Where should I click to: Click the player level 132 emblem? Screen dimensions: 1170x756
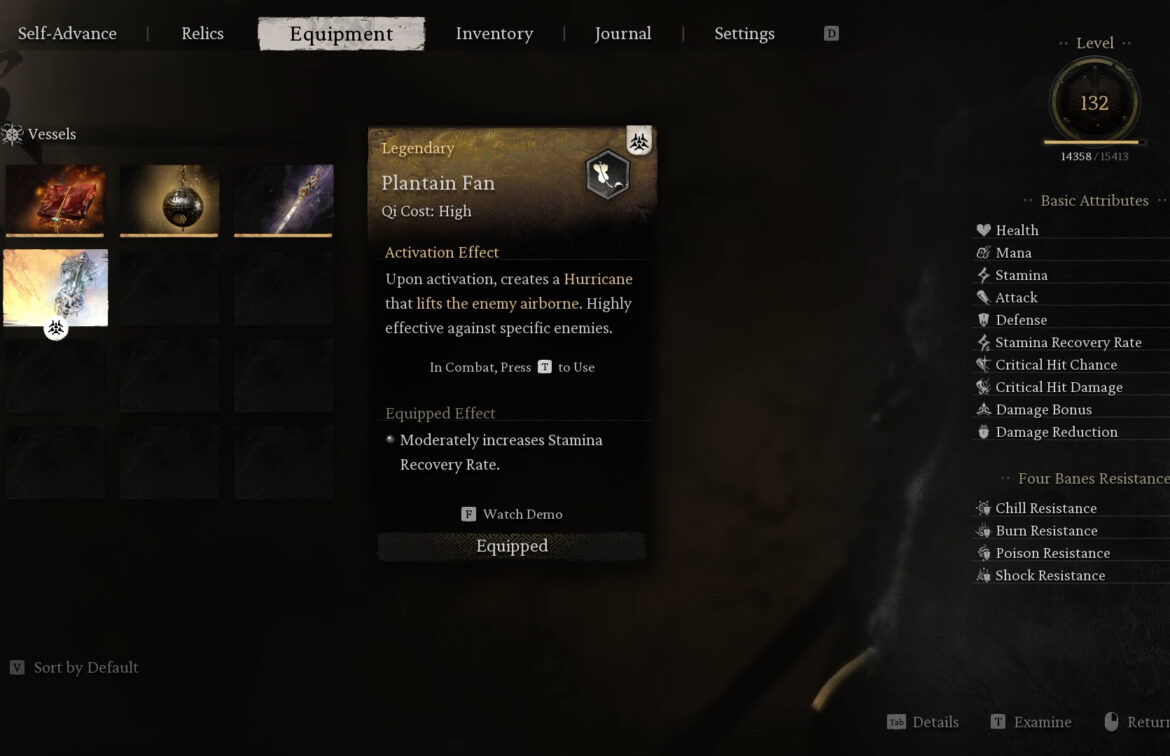[x=1094, y=103]
